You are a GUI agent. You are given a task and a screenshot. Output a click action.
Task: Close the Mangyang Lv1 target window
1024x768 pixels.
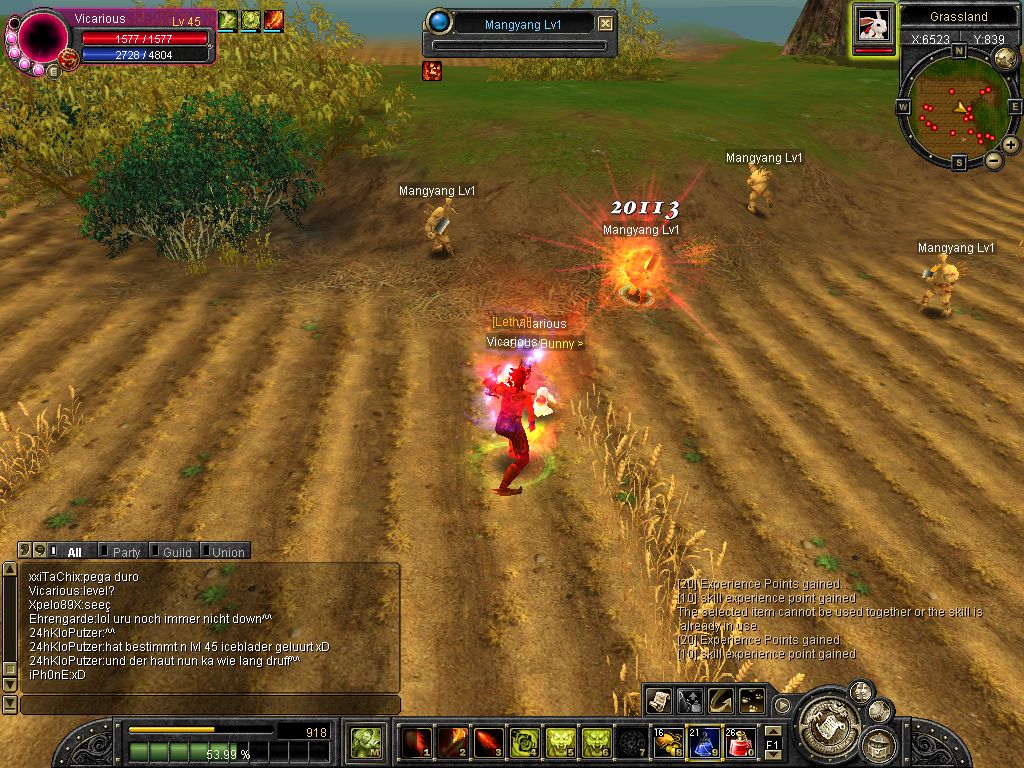click(606, 23)
